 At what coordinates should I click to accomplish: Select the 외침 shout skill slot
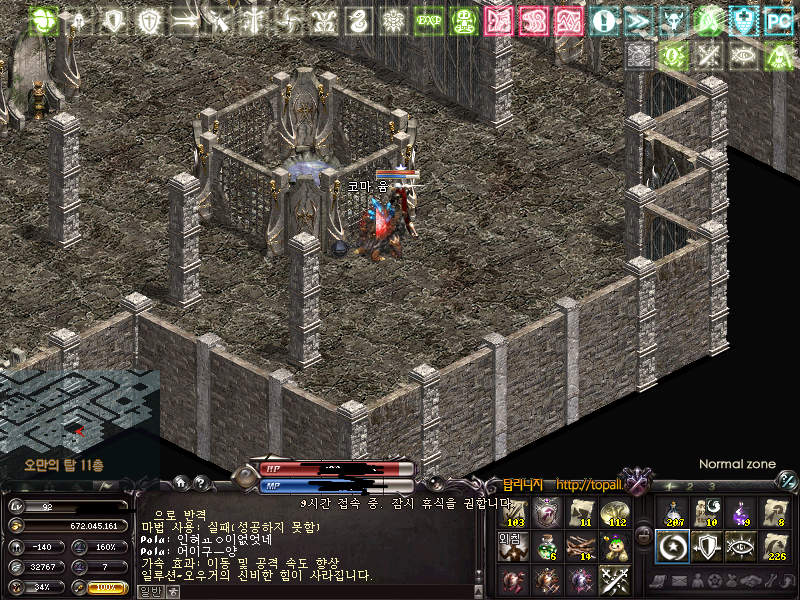(x=512, y=546)
